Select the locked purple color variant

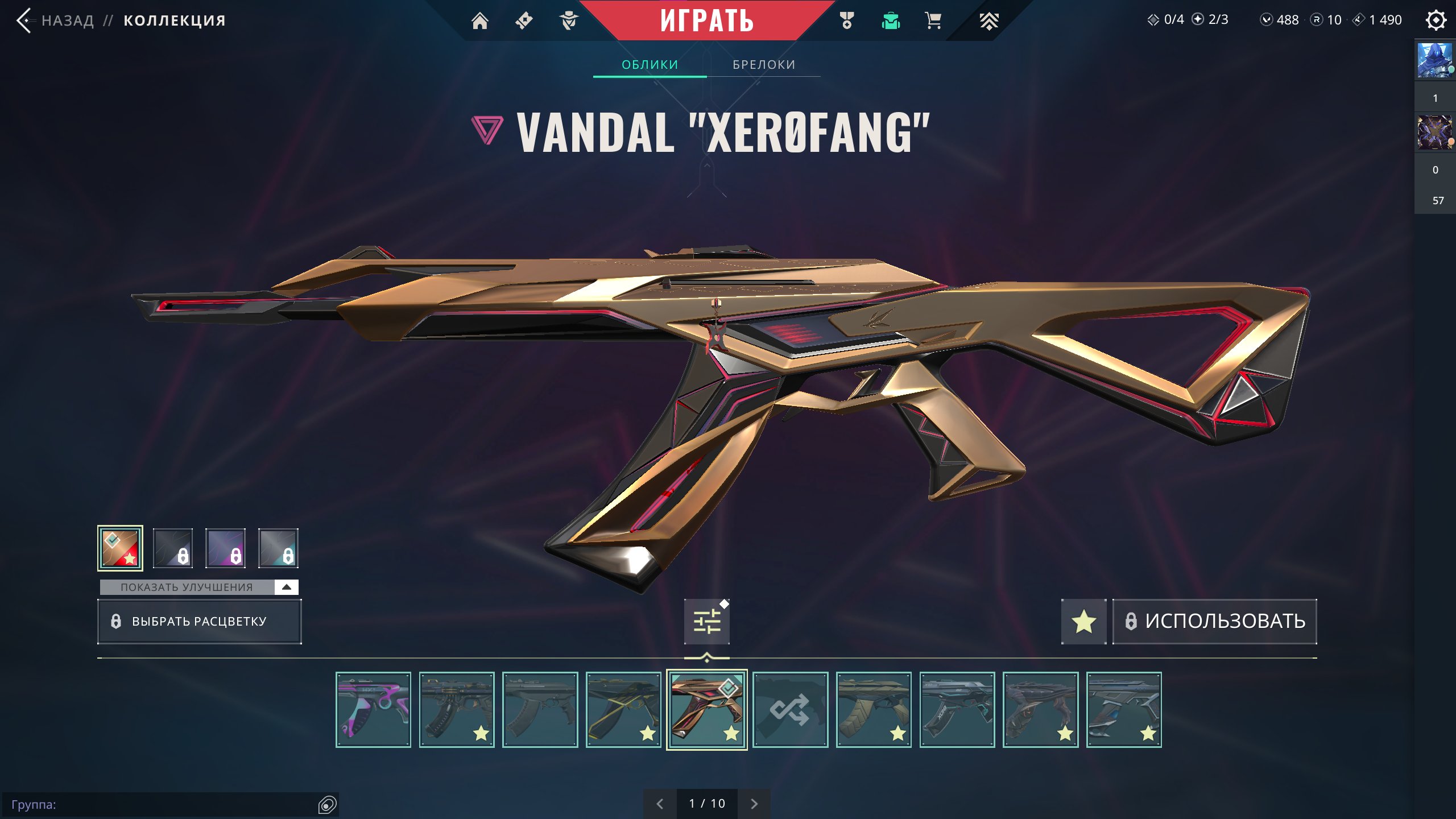(x=226, y=548)
